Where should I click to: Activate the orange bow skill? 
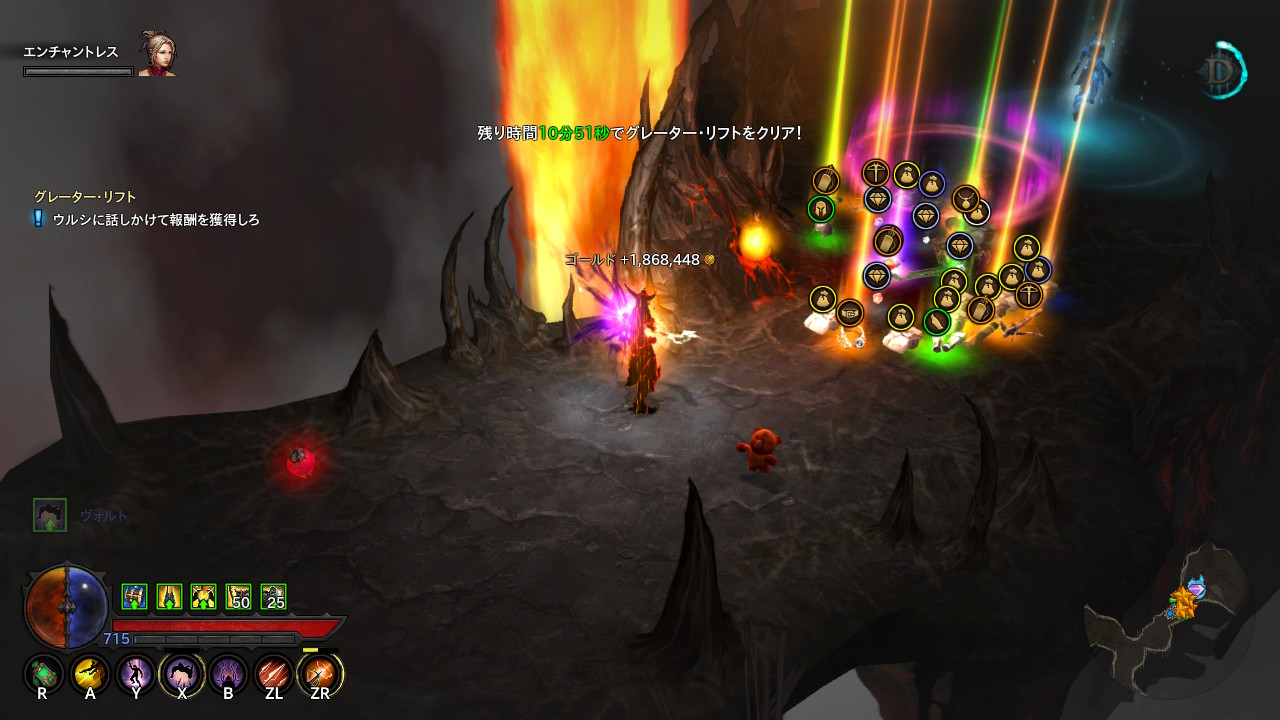(x=320, y=674)
